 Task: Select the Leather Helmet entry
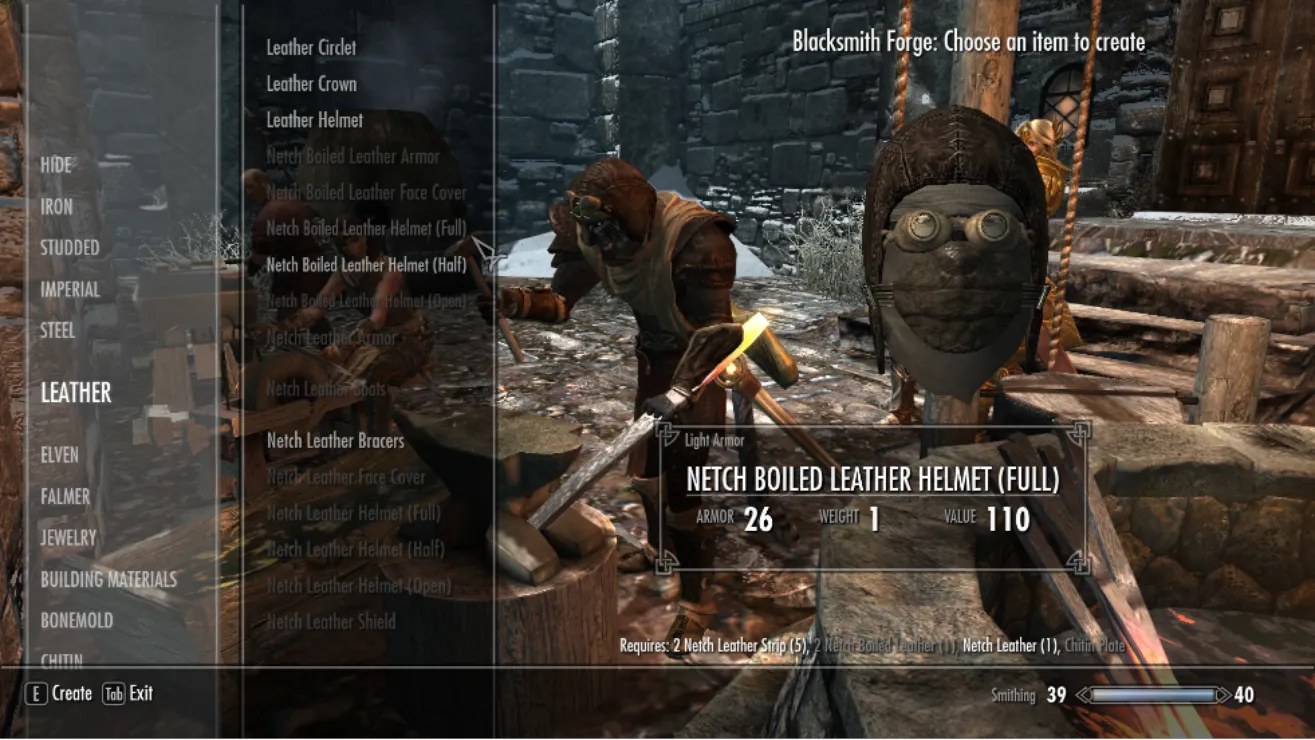314,120
